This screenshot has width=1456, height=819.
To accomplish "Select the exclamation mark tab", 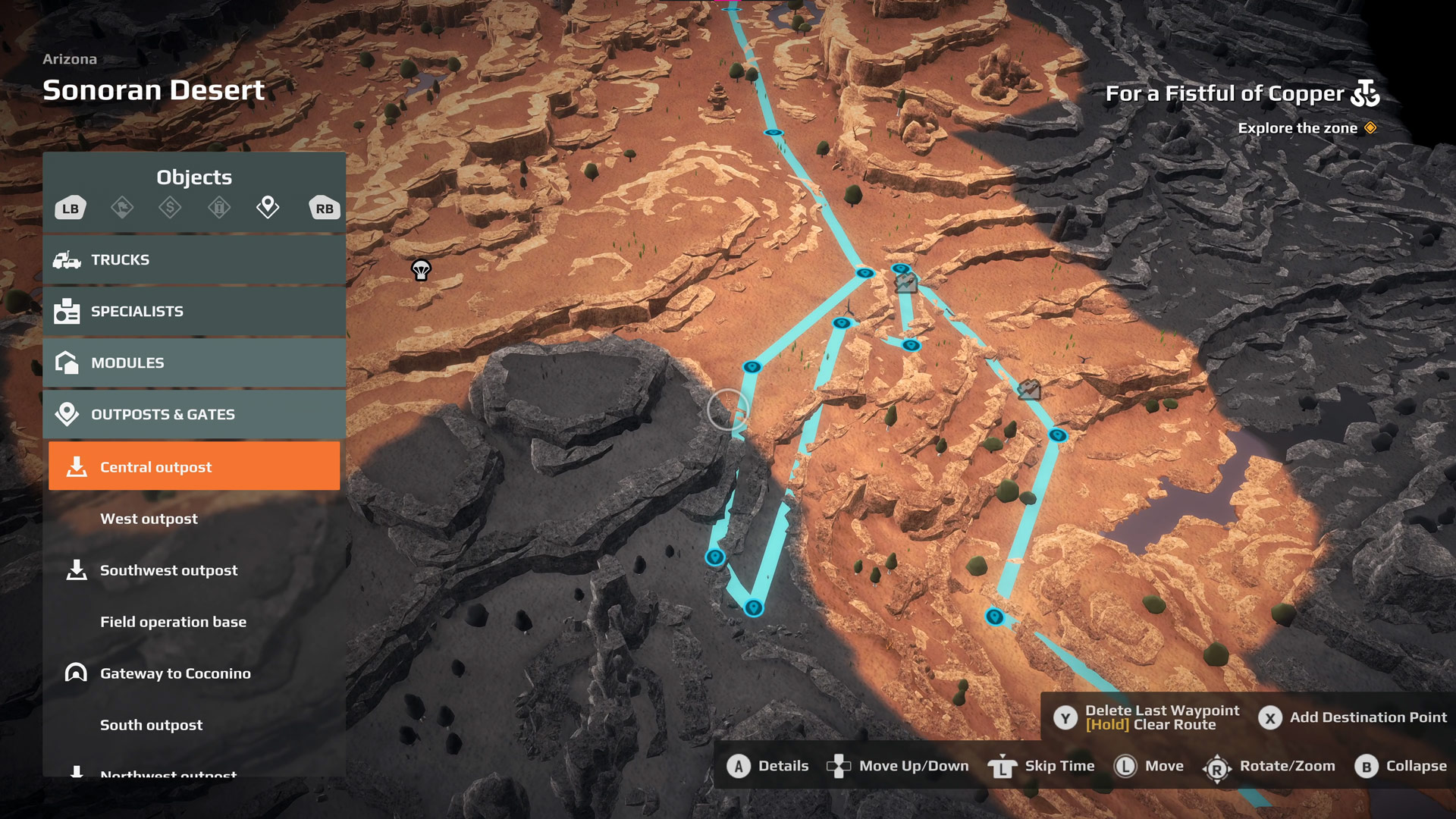I will coord(219,207).
